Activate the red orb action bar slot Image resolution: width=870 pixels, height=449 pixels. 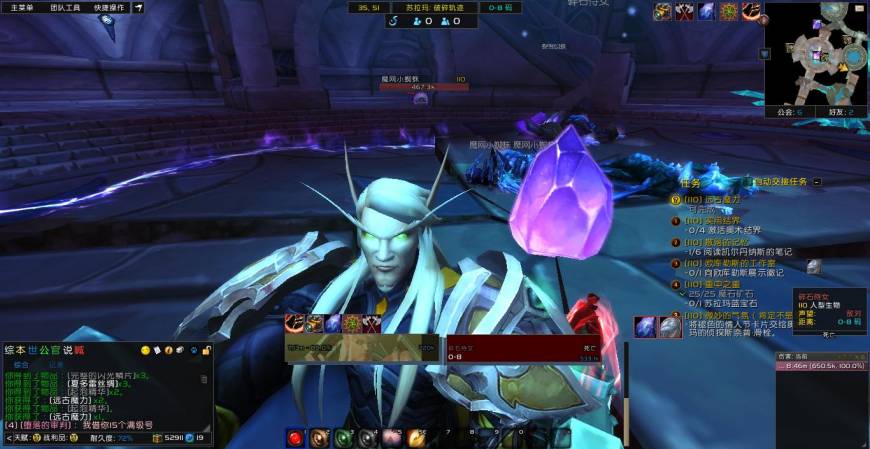pos(295,437)
